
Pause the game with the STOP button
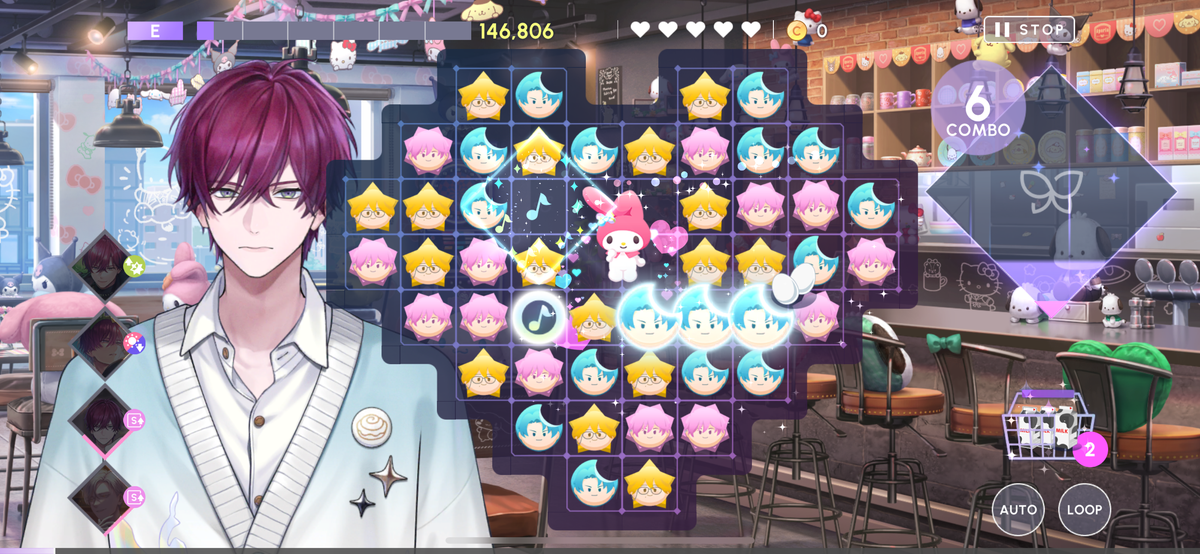[1029, 29]
